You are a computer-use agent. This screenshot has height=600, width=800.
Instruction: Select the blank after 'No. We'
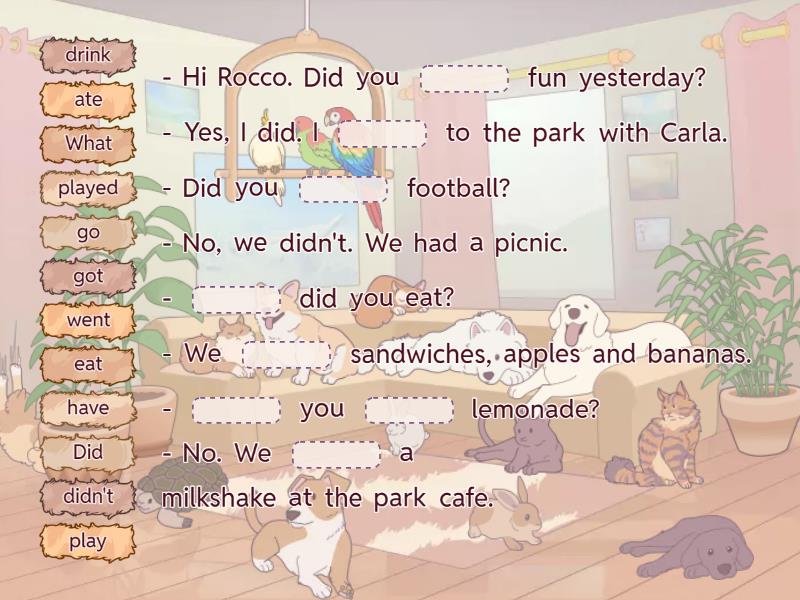[x=336, y=455]
